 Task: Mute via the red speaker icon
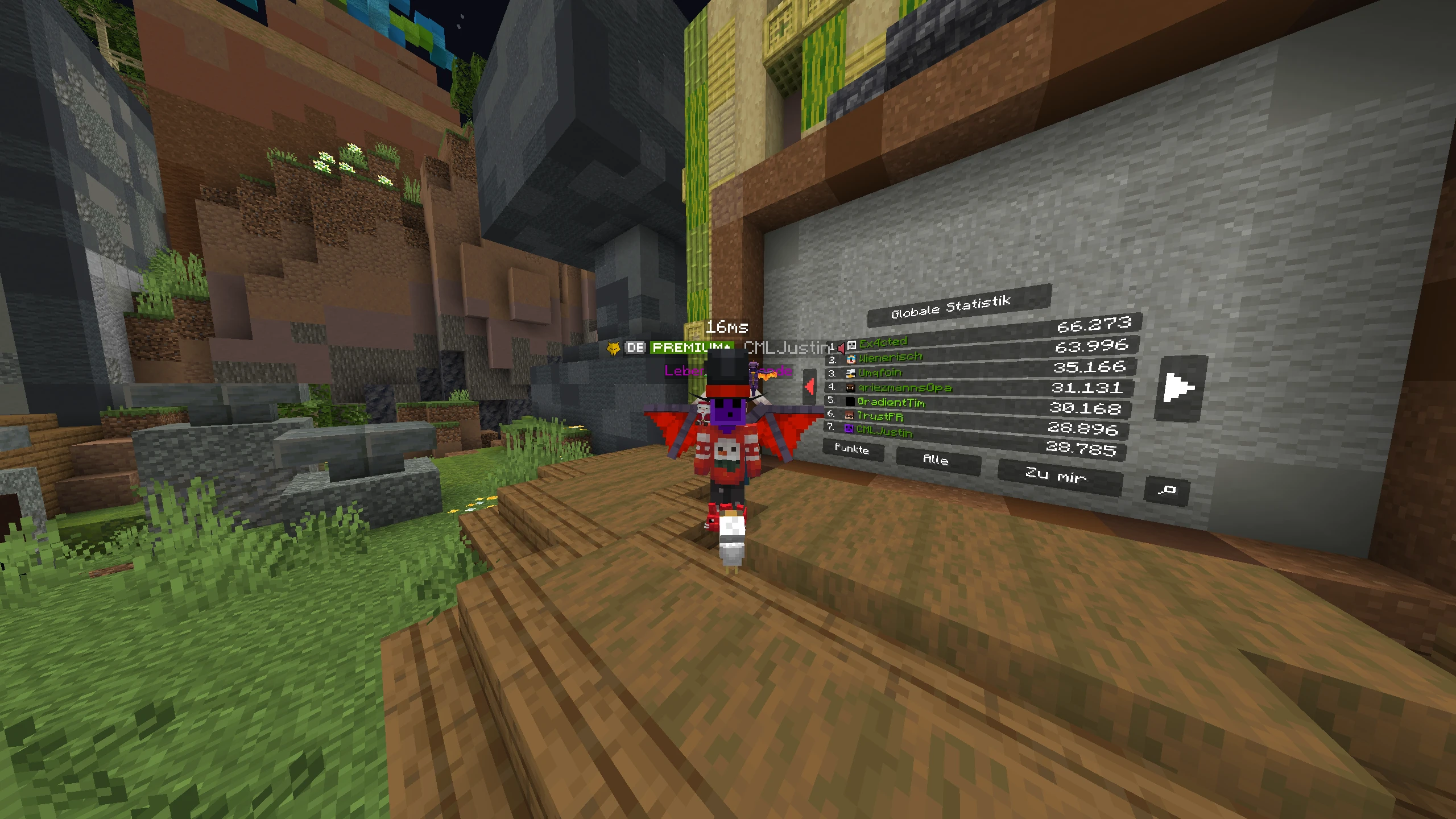[x=841, y=349]
